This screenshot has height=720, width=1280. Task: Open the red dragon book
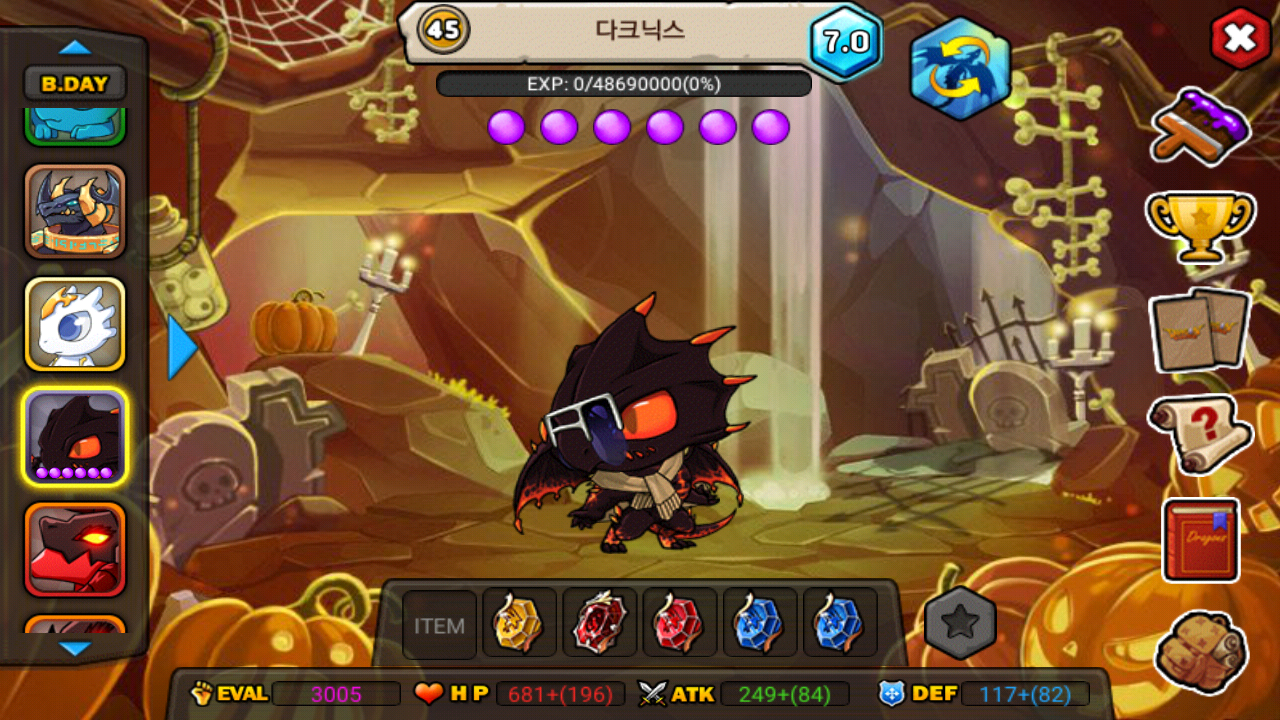click(x=1200, y=540)
